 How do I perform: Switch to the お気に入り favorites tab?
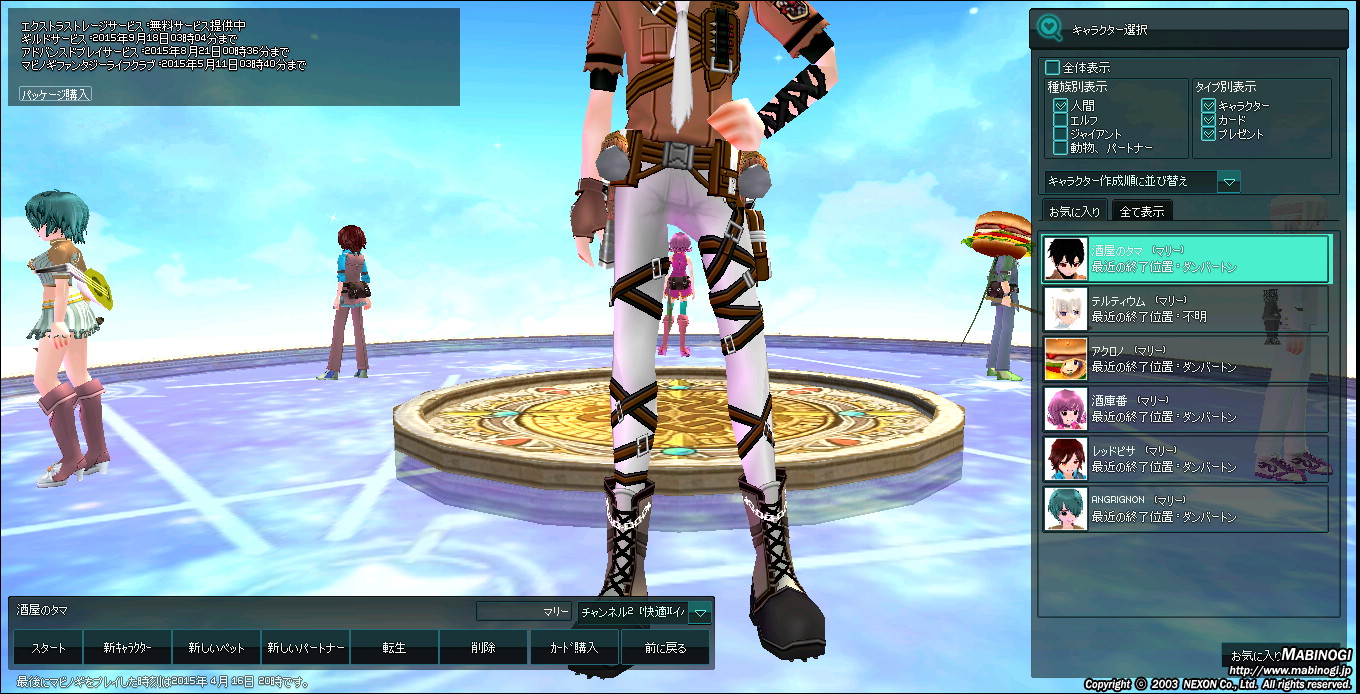[x=1075, y=211]
